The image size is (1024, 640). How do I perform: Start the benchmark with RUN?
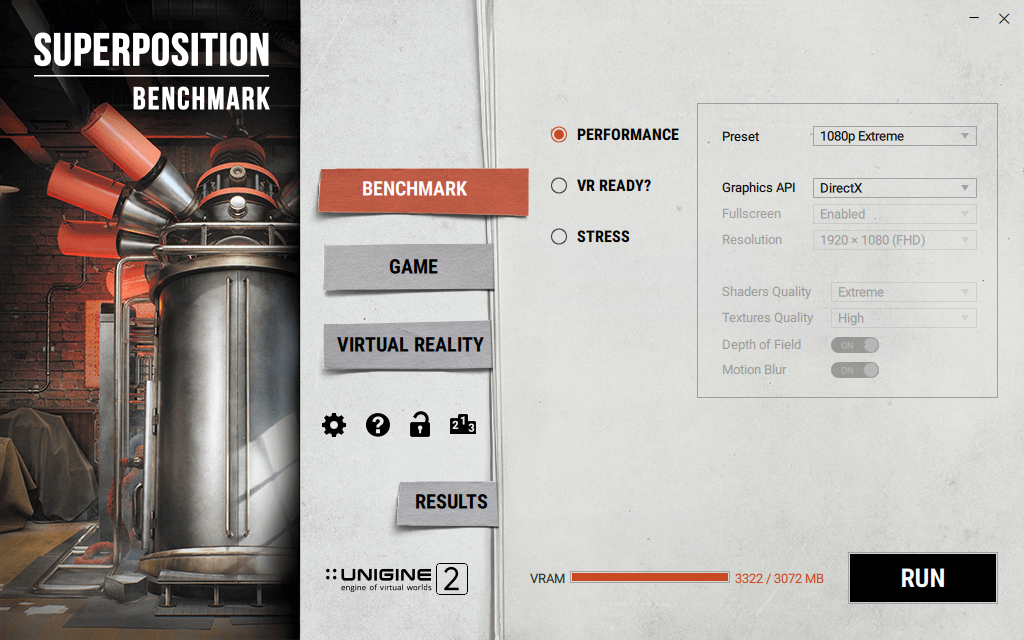[922, 578]
